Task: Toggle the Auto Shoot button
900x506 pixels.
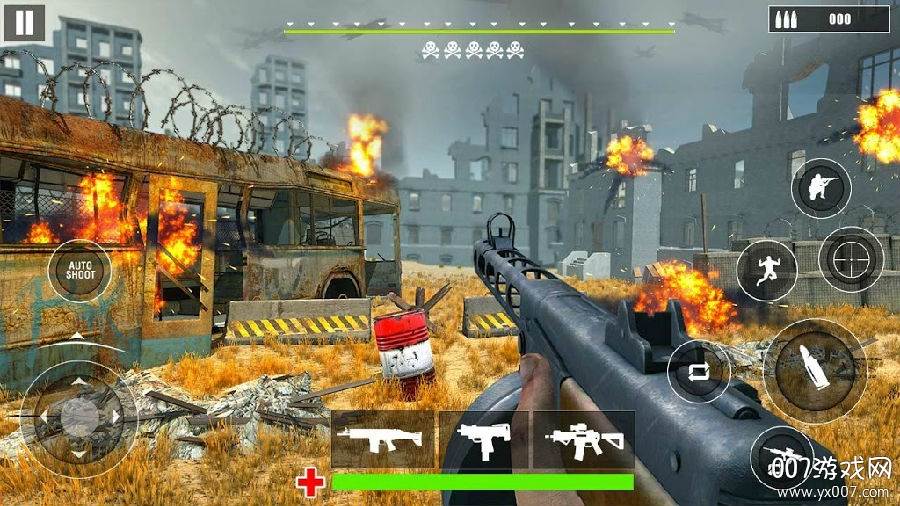Action: (80, 270)
